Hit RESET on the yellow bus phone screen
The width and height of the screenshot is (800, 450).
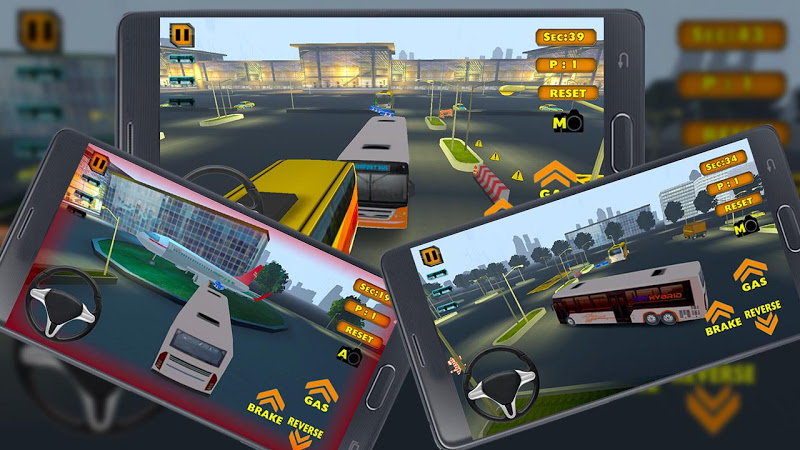tap(568, 92)
